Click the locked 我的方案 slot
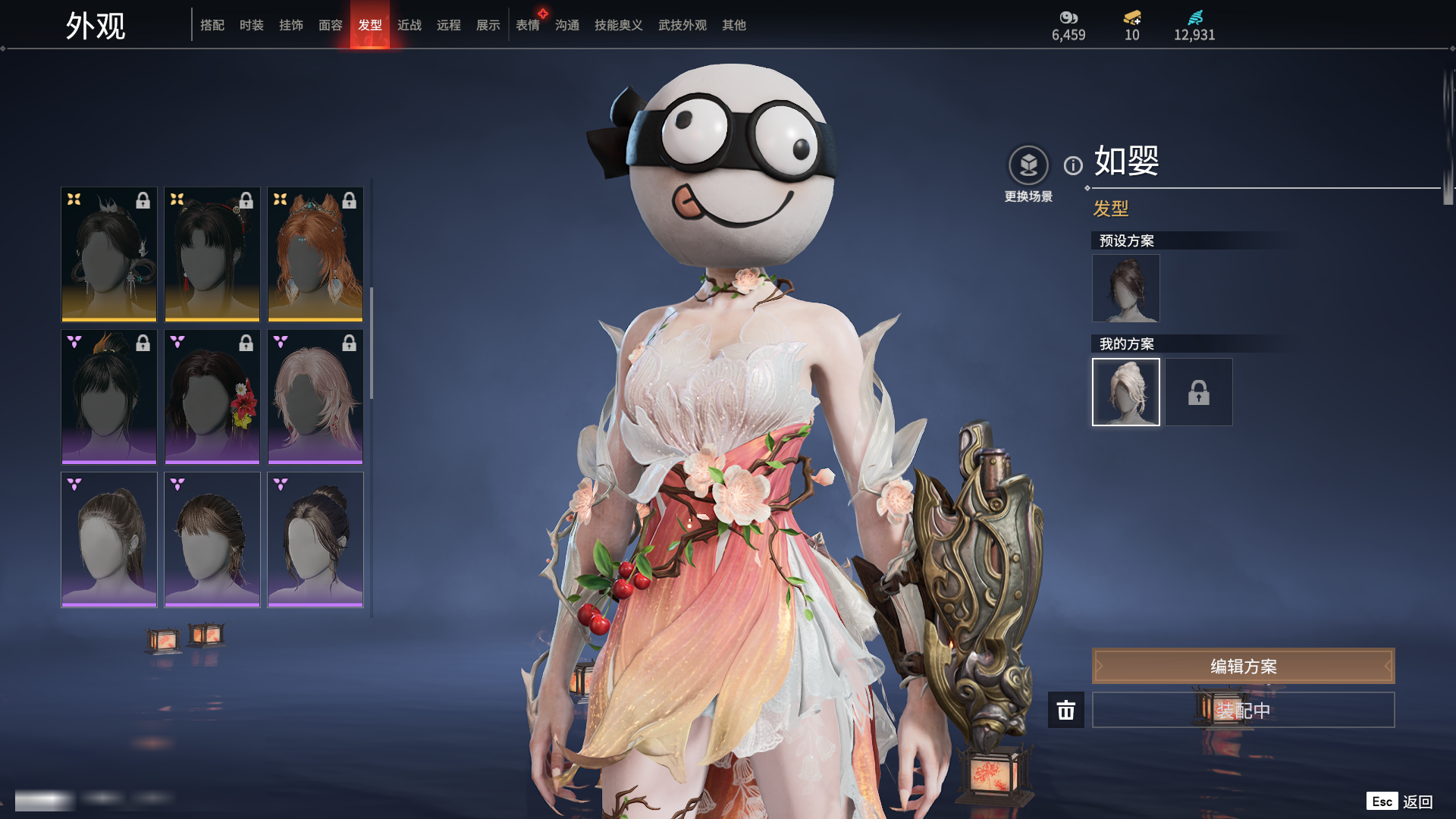1456x819 pixels. point(1199,392)
